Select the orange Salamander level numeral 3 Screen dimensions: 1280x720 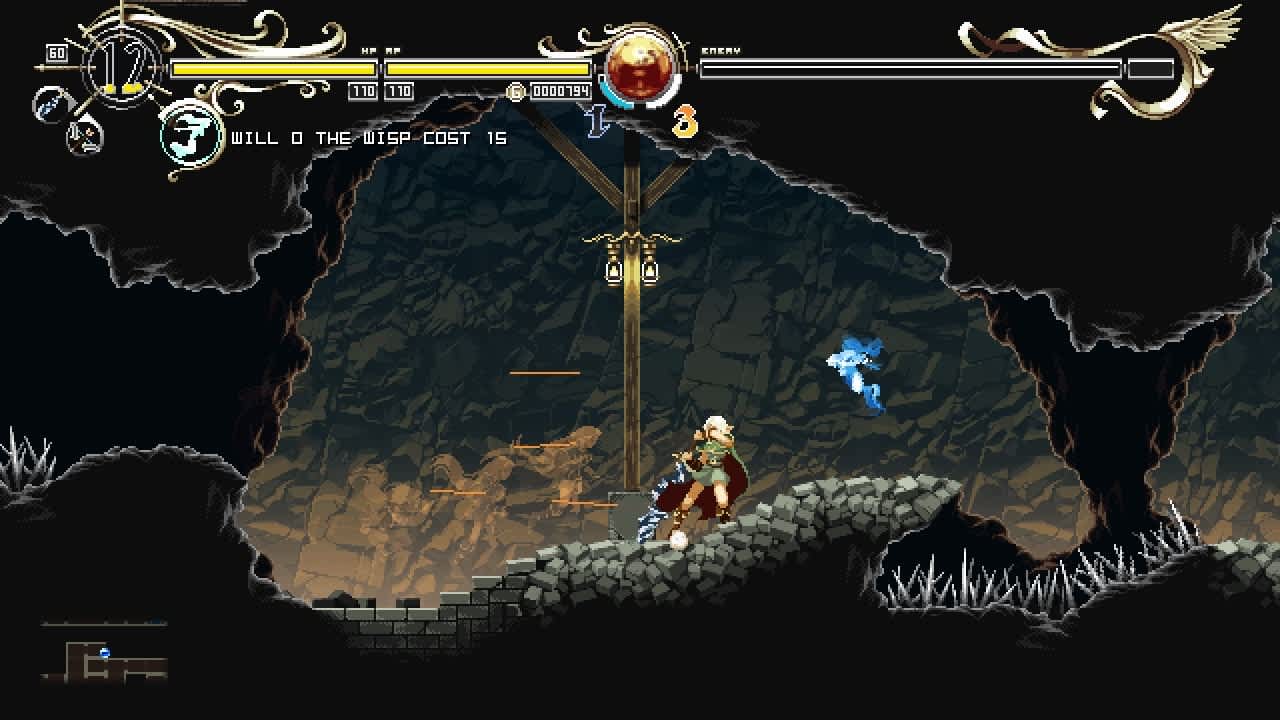[x=686, y=120]
